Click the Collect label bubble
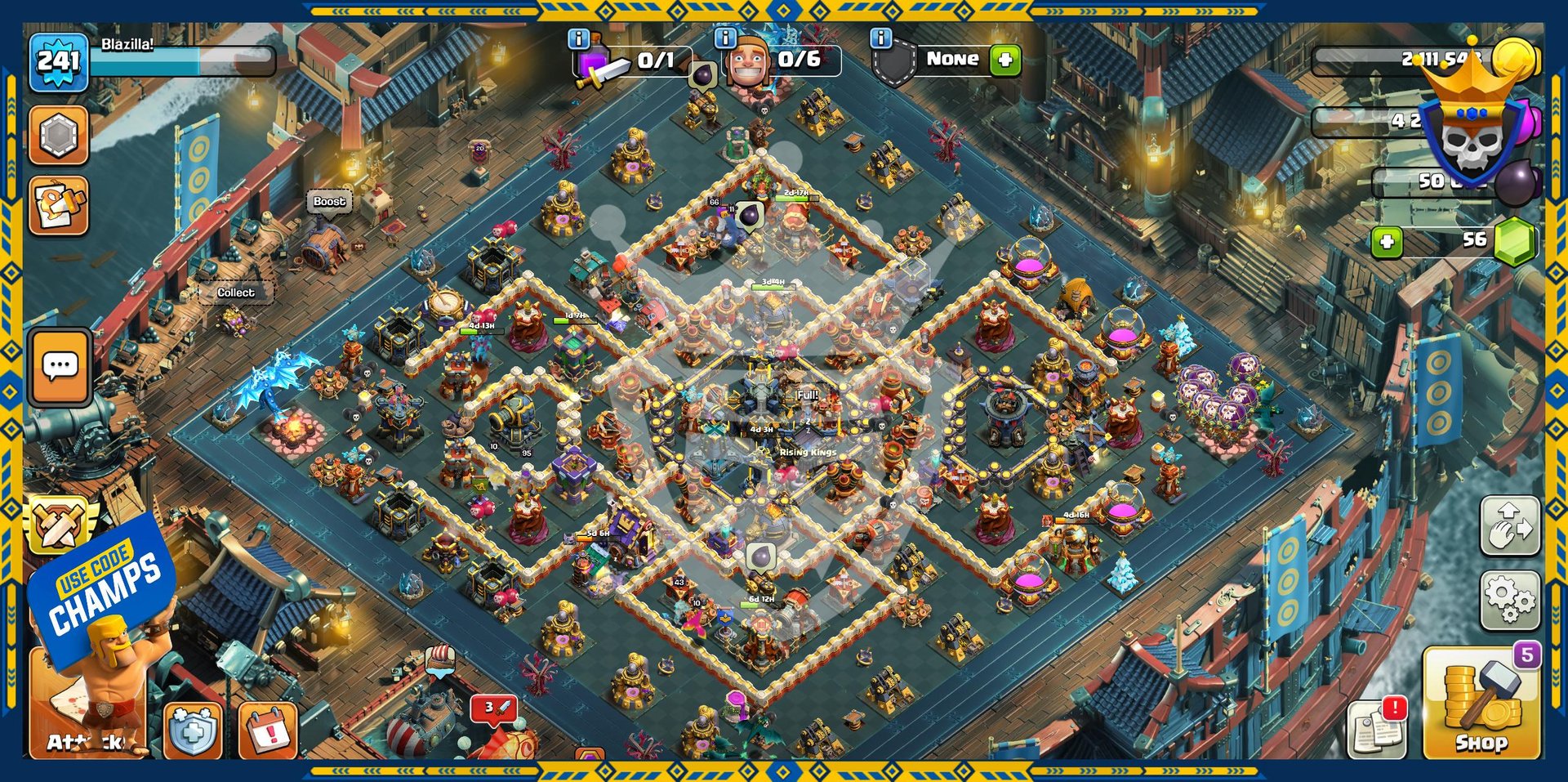The width and height of the screenshot is (1568, 782). pyautogui.click(x=235, y=293)
